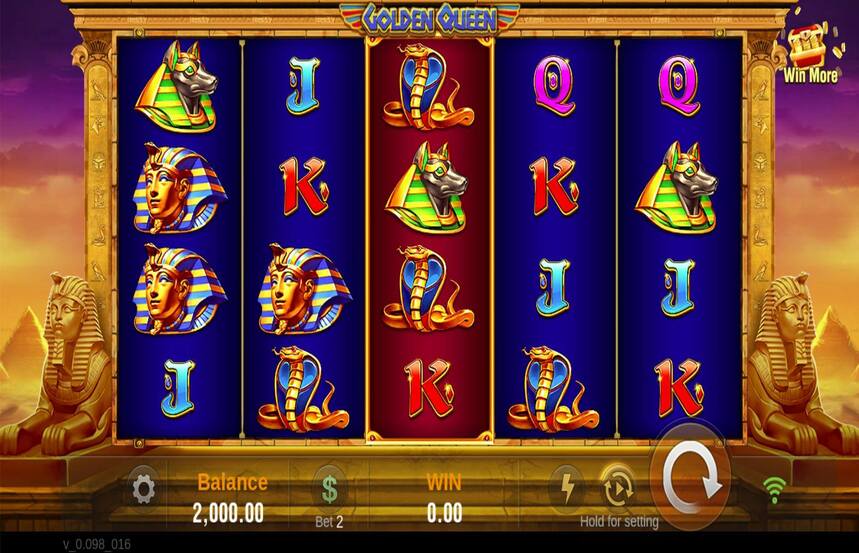This screenshot has width=859, height=553.
Task: Change the bet with the dollar sign button
Action: [329, 489]
